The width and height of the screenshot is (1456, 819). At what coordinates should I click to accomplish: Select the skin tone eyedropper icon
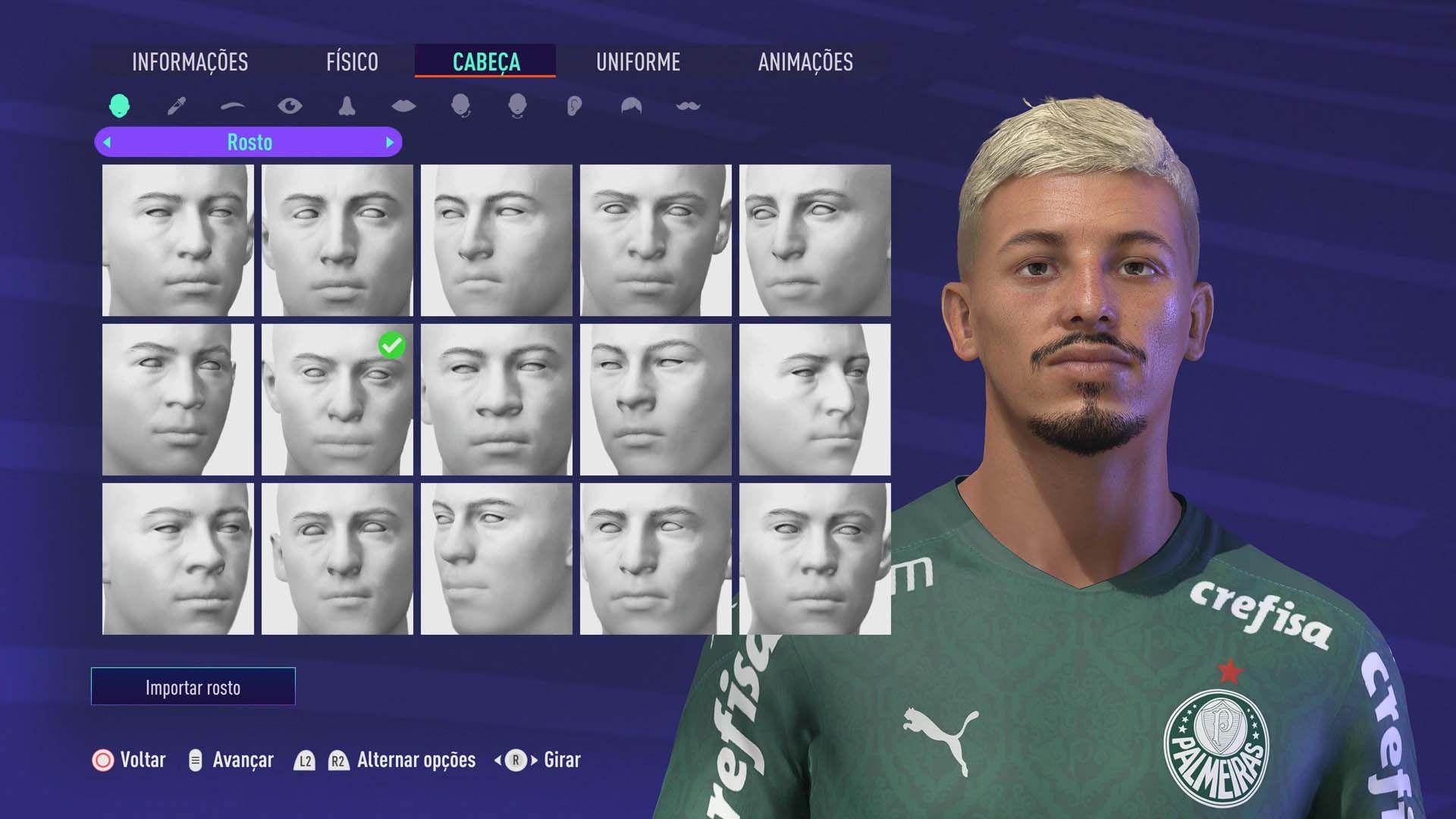click(x=175, y=106)
